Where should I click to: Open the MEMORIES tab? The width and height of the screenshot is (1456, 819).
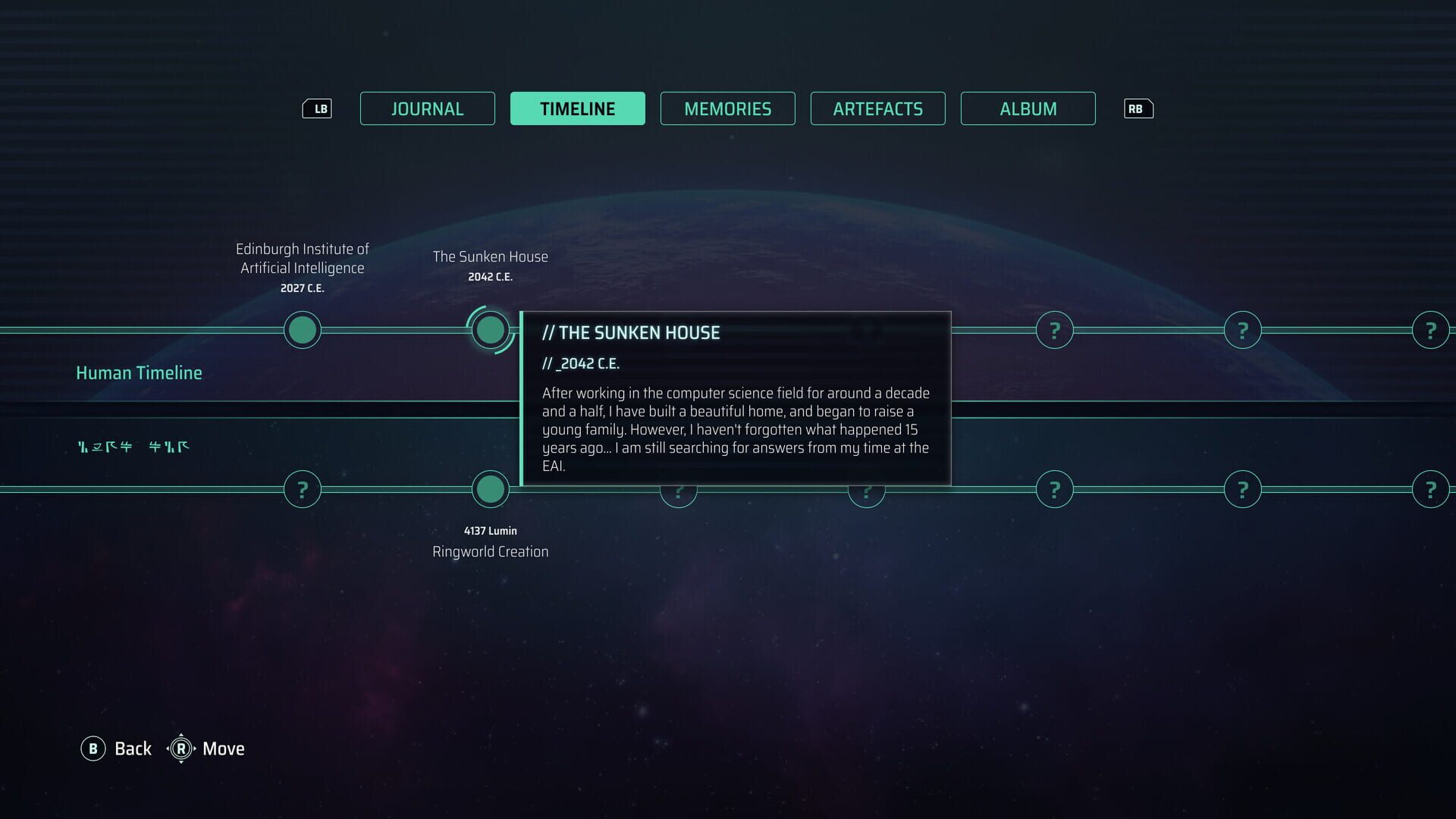coord(727,108)
